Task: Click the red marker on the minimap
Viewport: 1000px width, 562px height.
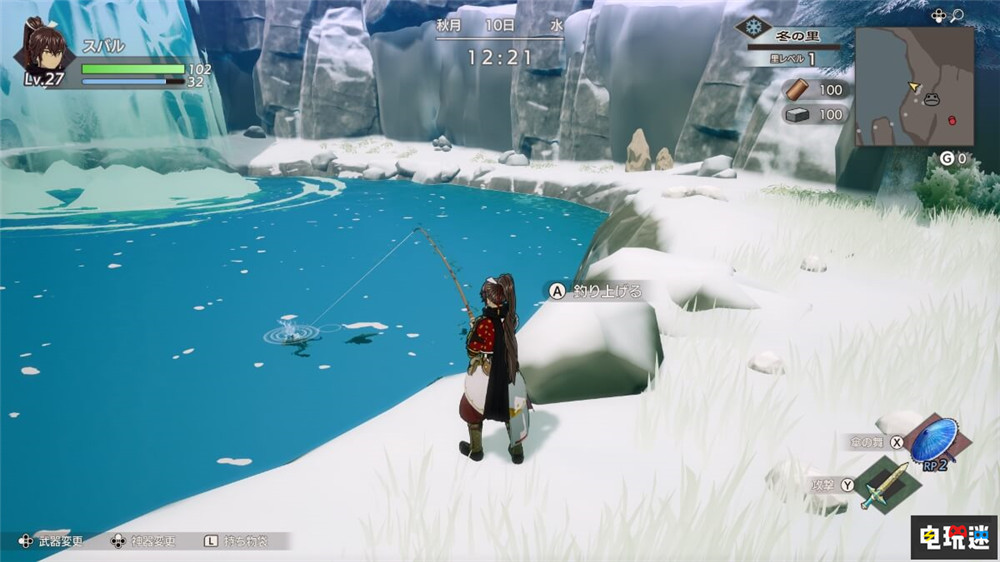Action: coord(951,120)
